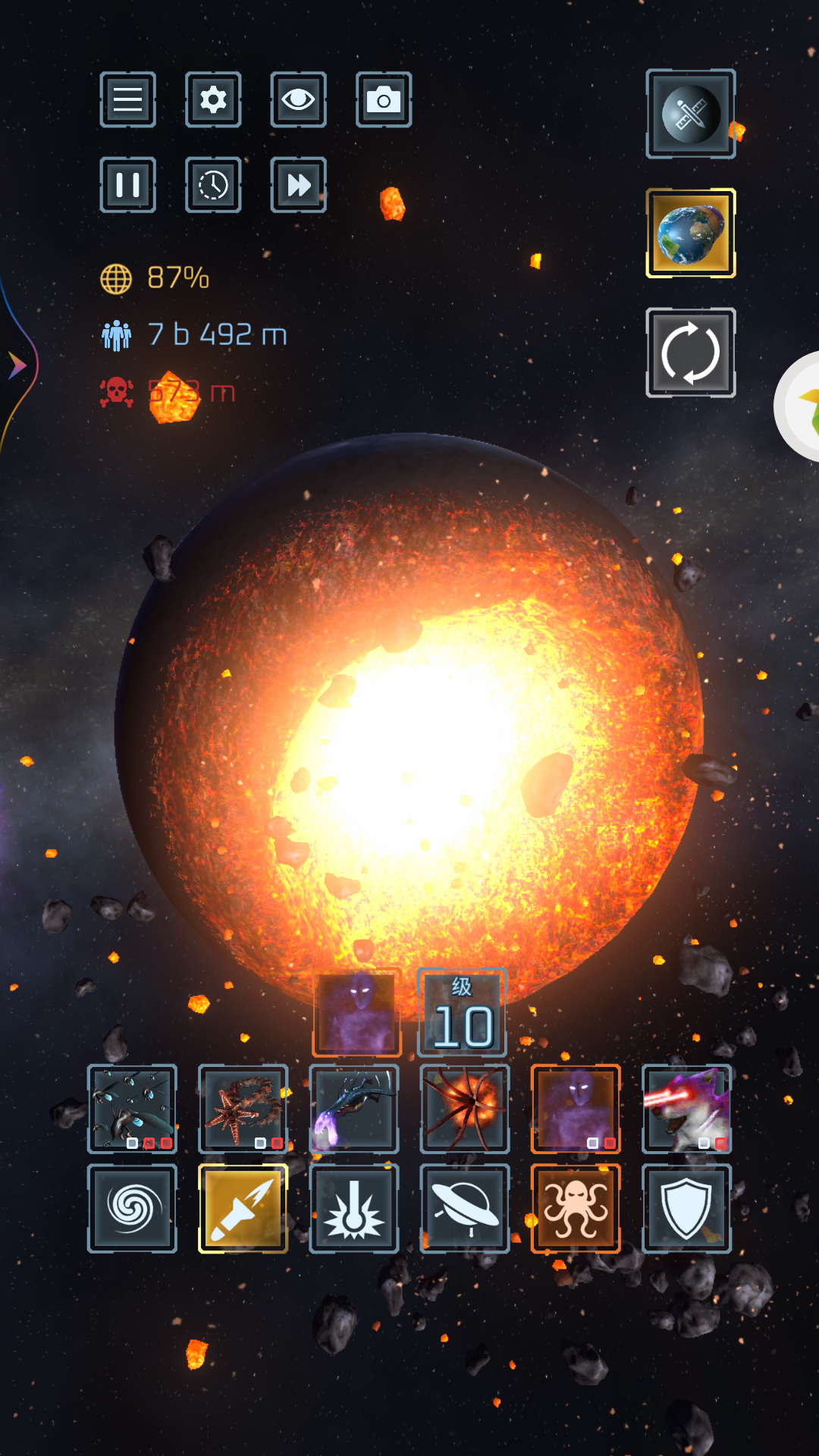The height and width of the screenshot is (1456, 819).
Task: Fast forward the simulation speed
Action: [298, 185]
